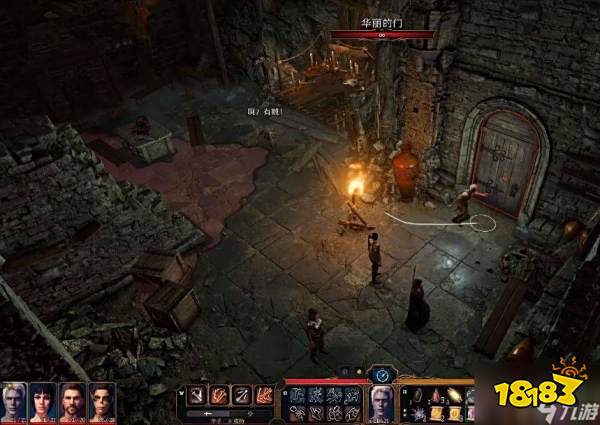Select the face-painted party member portrait
This screenshot has width=600, height=425.
click(x=102, y=402)
